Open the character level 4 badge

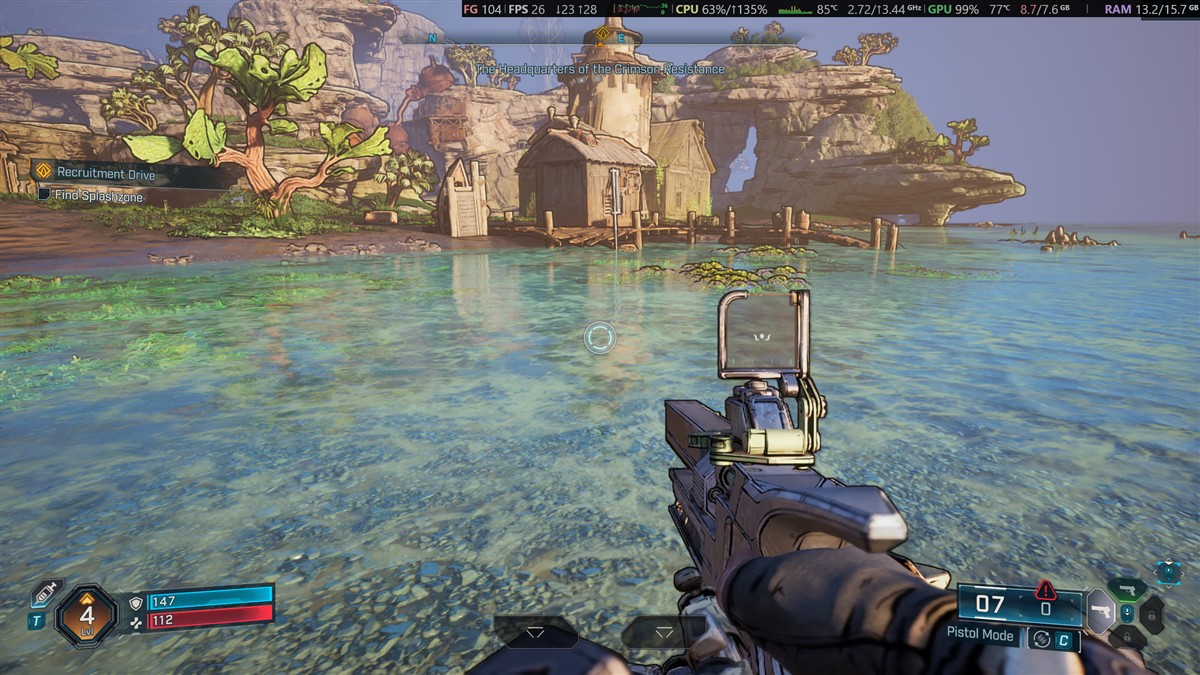87,614
